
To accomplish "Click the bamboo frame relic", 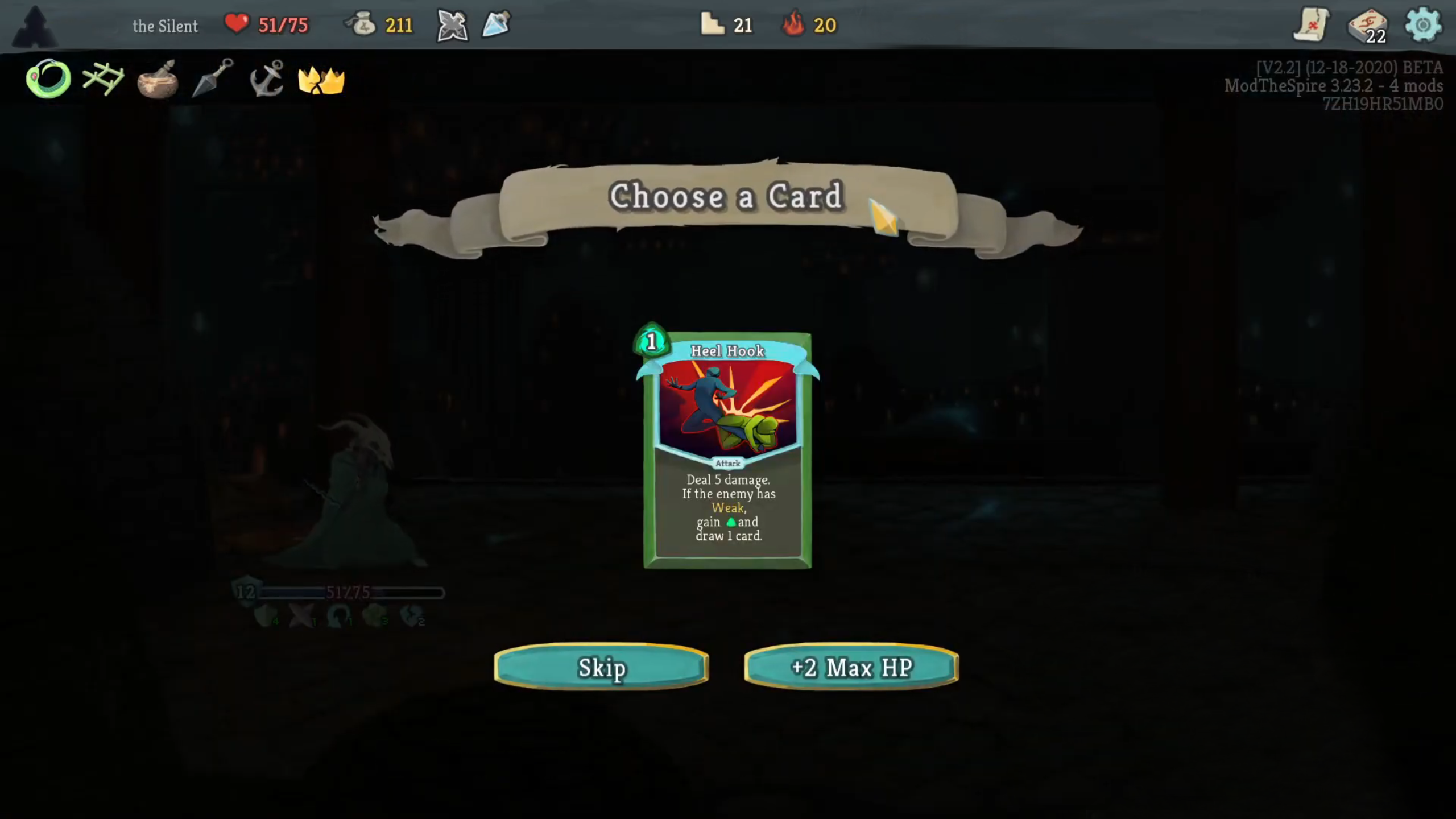I will pyautogui.click(x=104, y=78).
